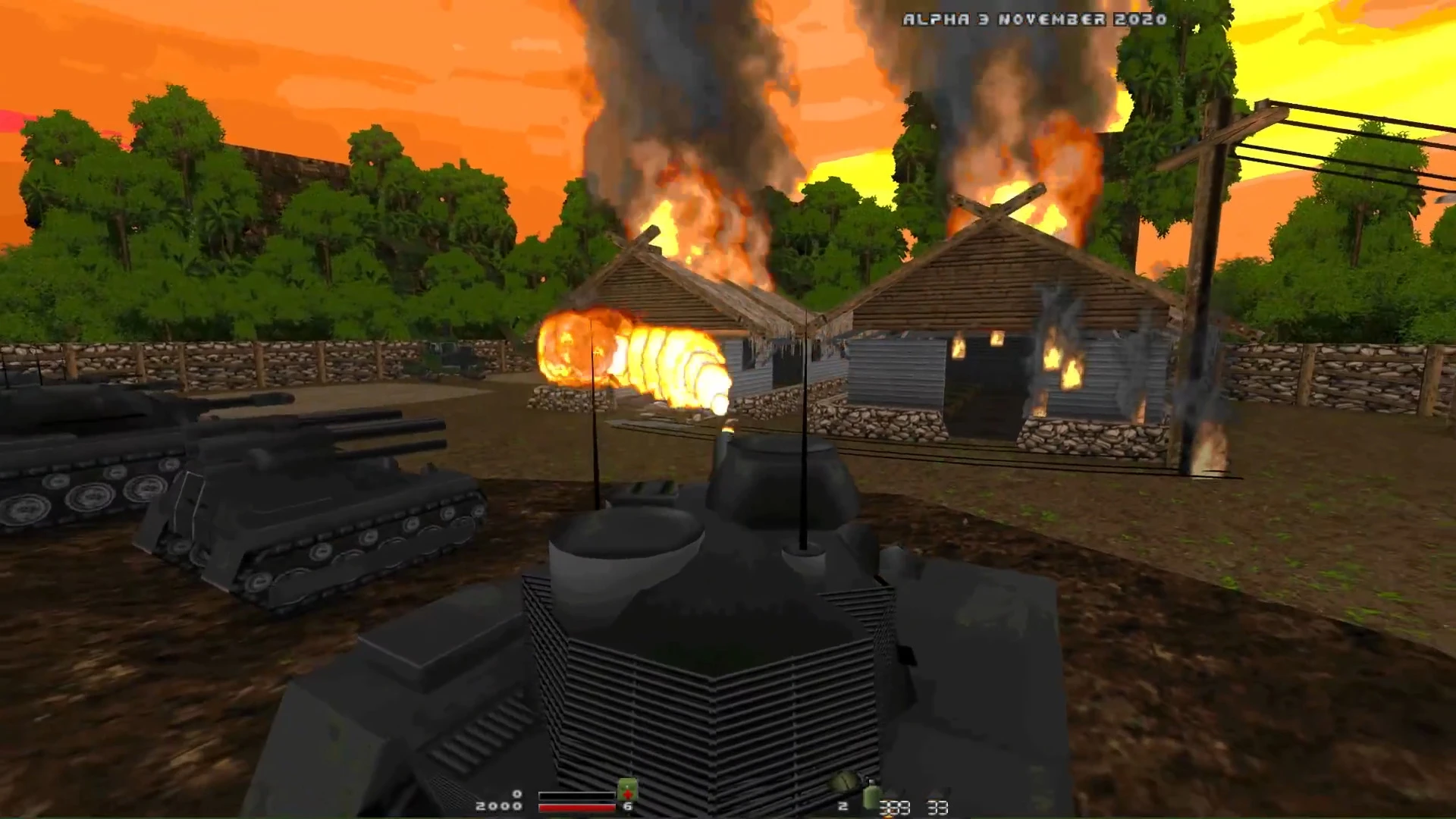The height and width of the screenshot is (819, 1456).
Task: Click the ALPHA 3 NOVEMBER 2020 version text
Action: [x=1035, y=19]
